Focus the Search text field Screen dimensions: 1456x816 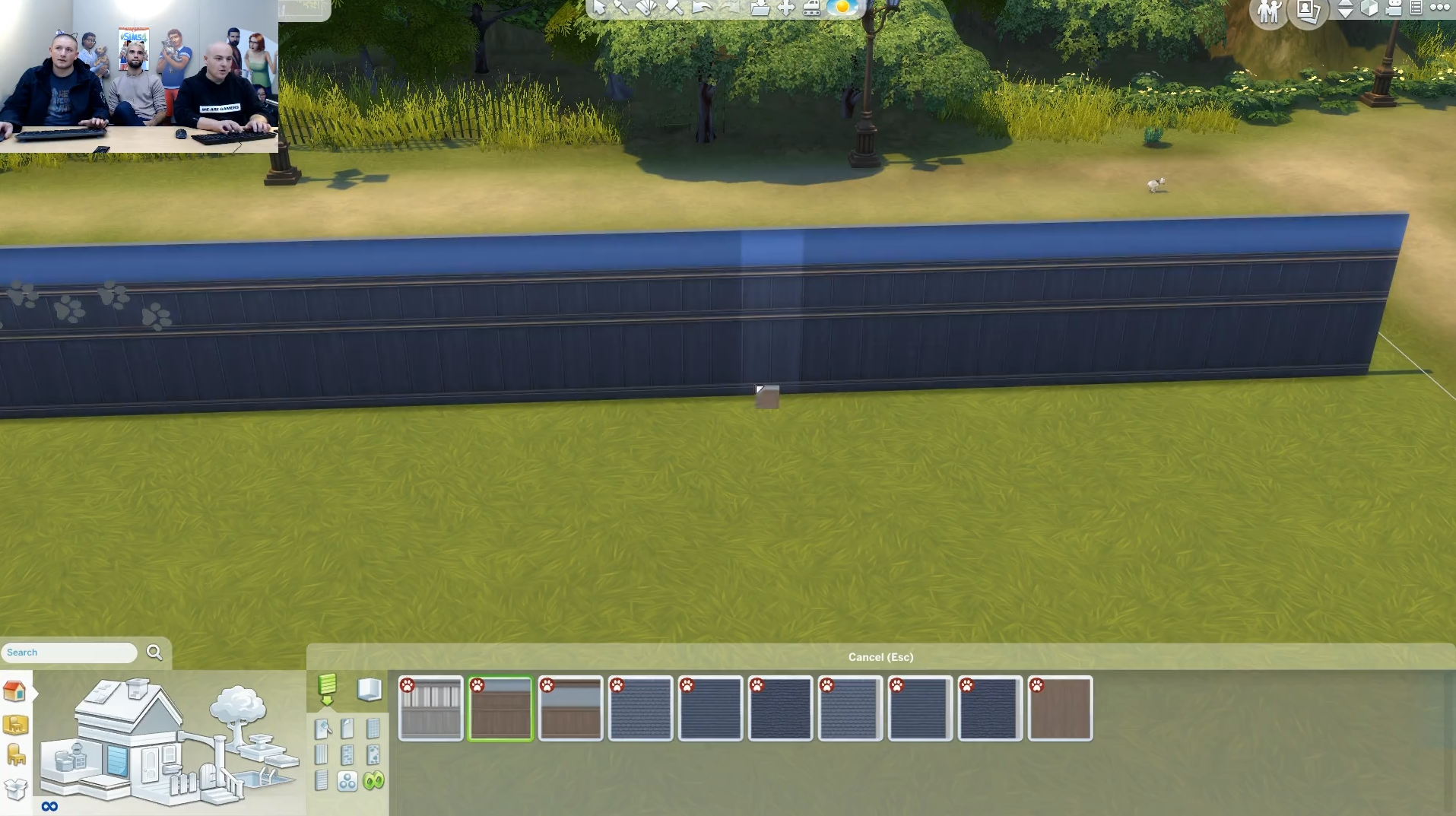pos(68,652)
